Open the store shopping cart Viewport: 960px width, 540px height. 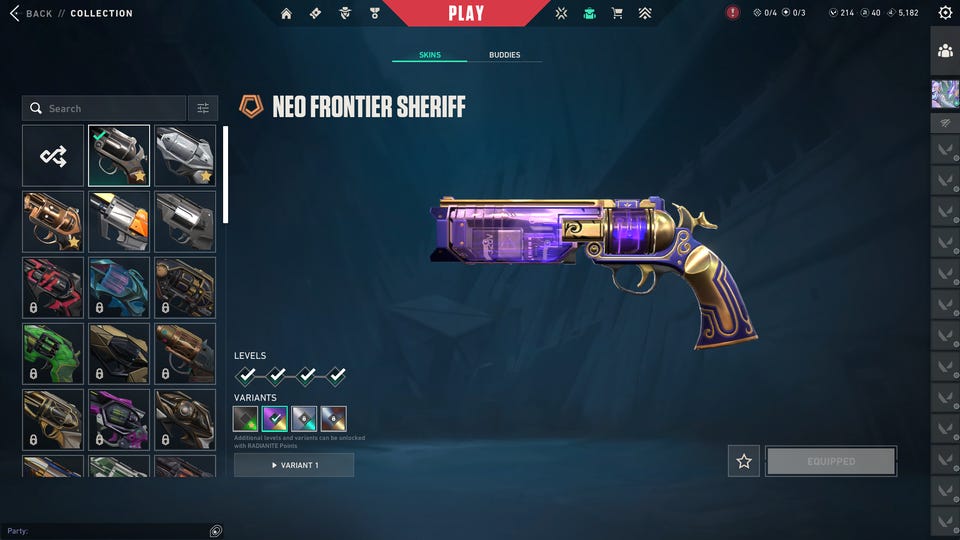pos(617,13)
